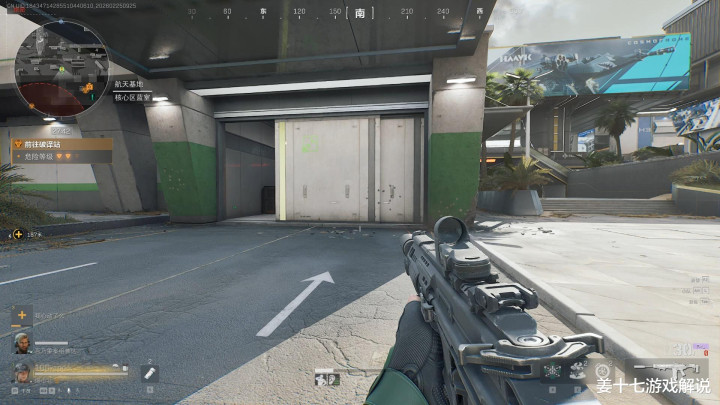Screen dimensions: 720x405
Task: Select the 前往破译站 objective tracker
Action: click(60, 143)
